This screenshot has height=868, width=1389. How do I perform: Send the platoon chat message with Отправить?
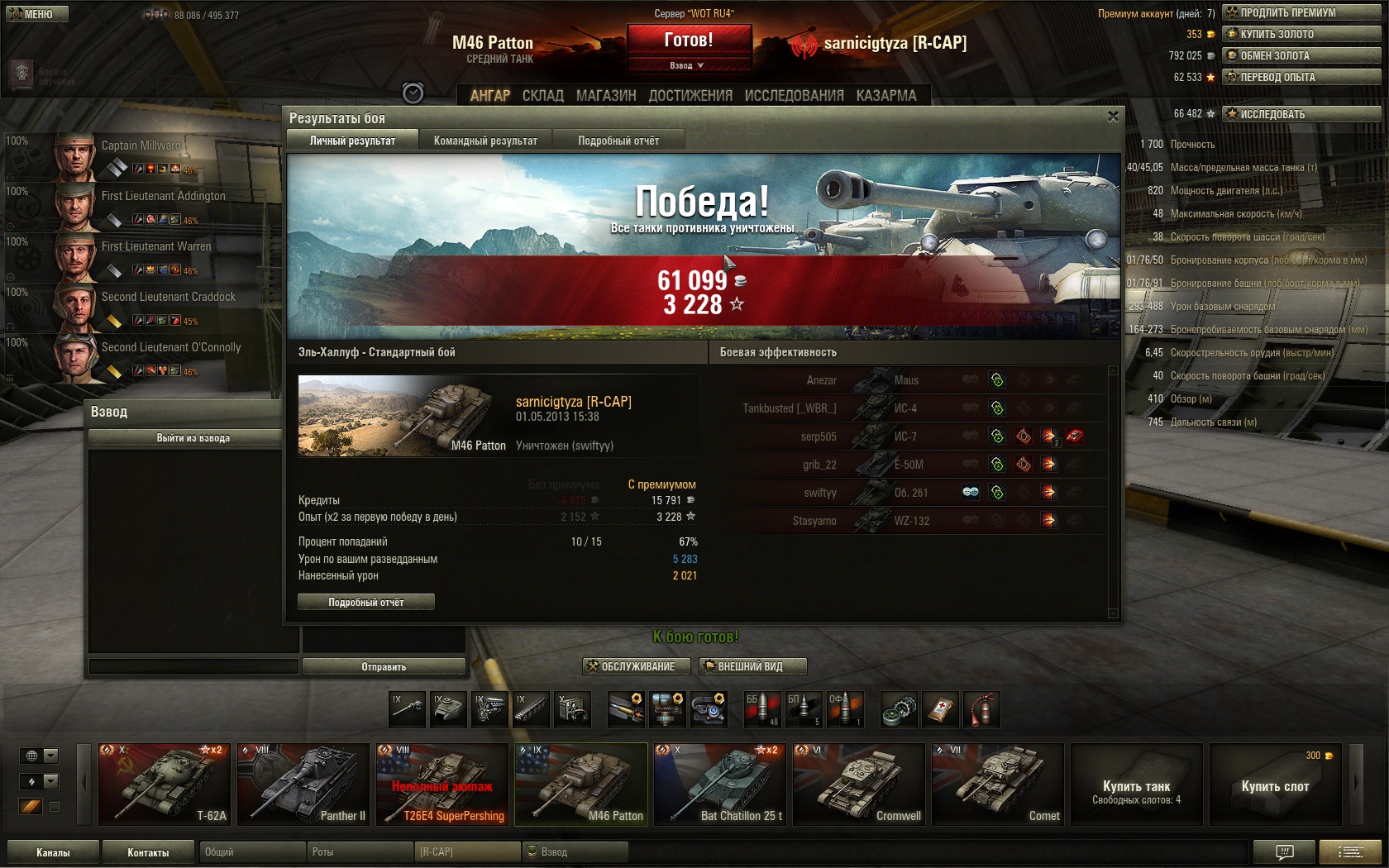[384, 666]
